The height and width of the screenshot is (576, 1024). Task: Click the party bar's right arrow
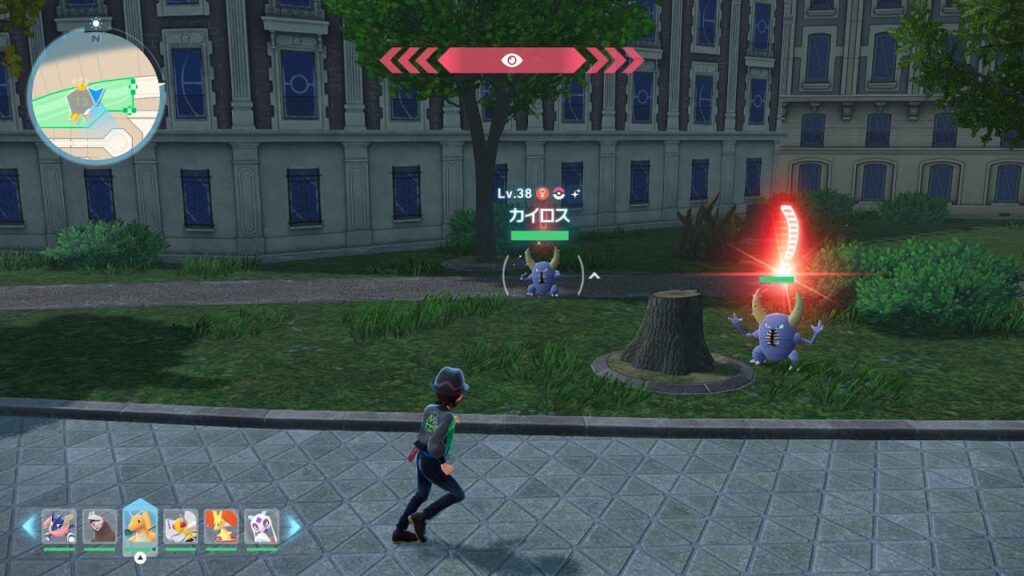(x=293, y=526)
